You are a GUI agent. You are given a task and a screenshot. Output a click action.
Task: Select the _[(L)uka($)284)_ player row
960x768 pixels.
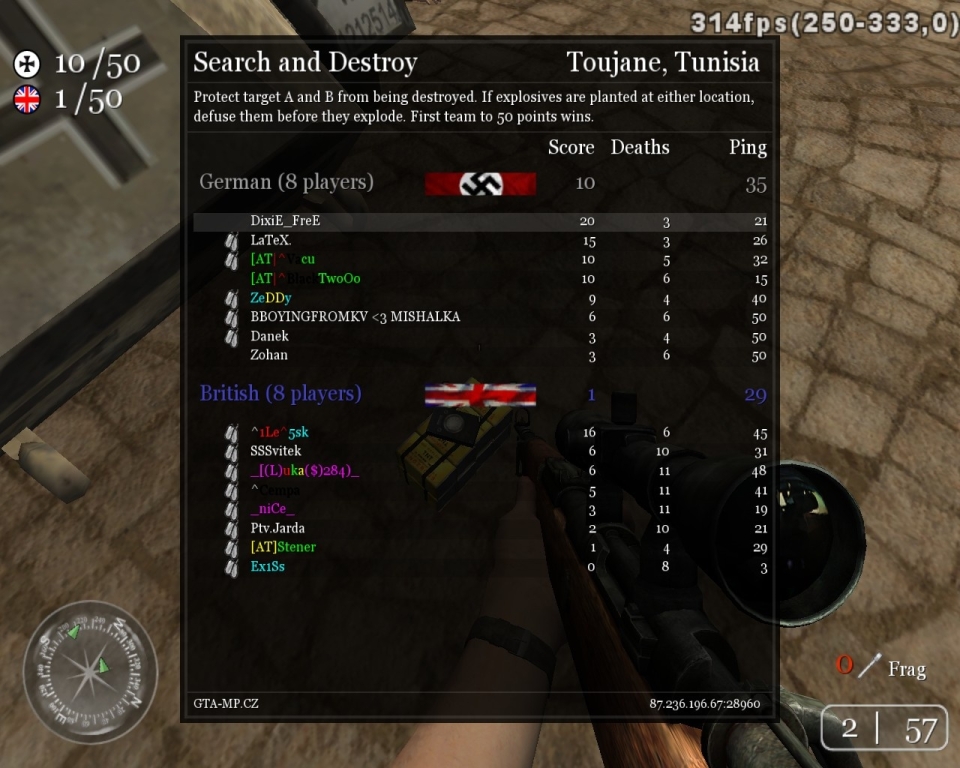304,470
